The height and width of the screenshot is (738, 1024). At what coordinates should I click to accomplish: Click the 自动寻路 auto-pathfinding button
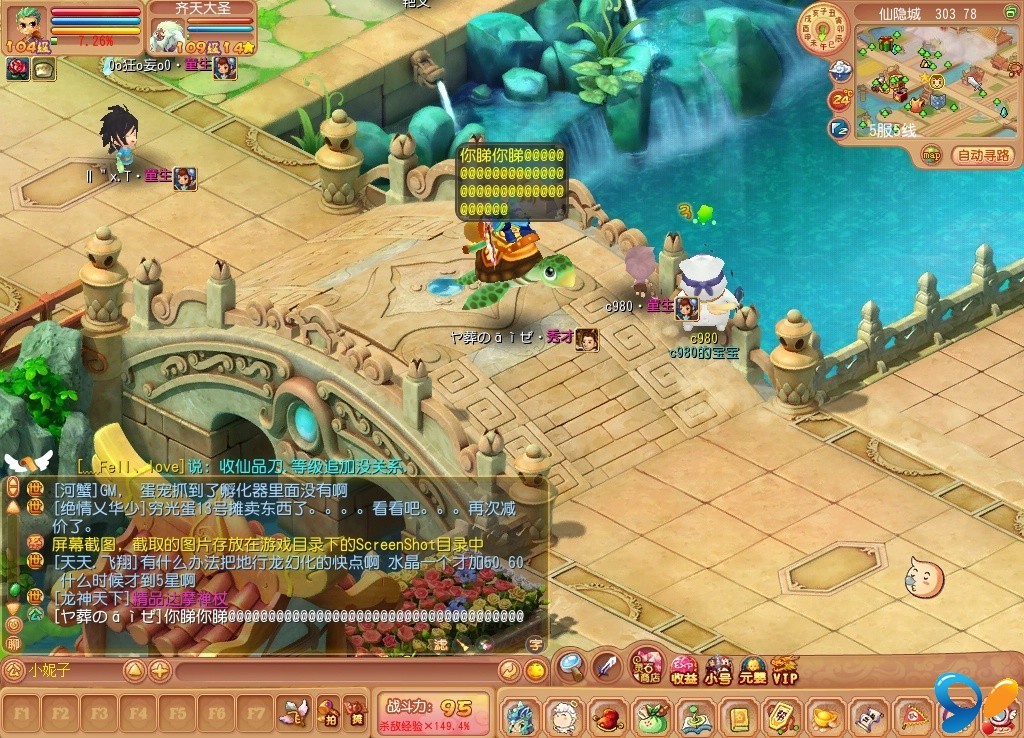tap(984, 155)
